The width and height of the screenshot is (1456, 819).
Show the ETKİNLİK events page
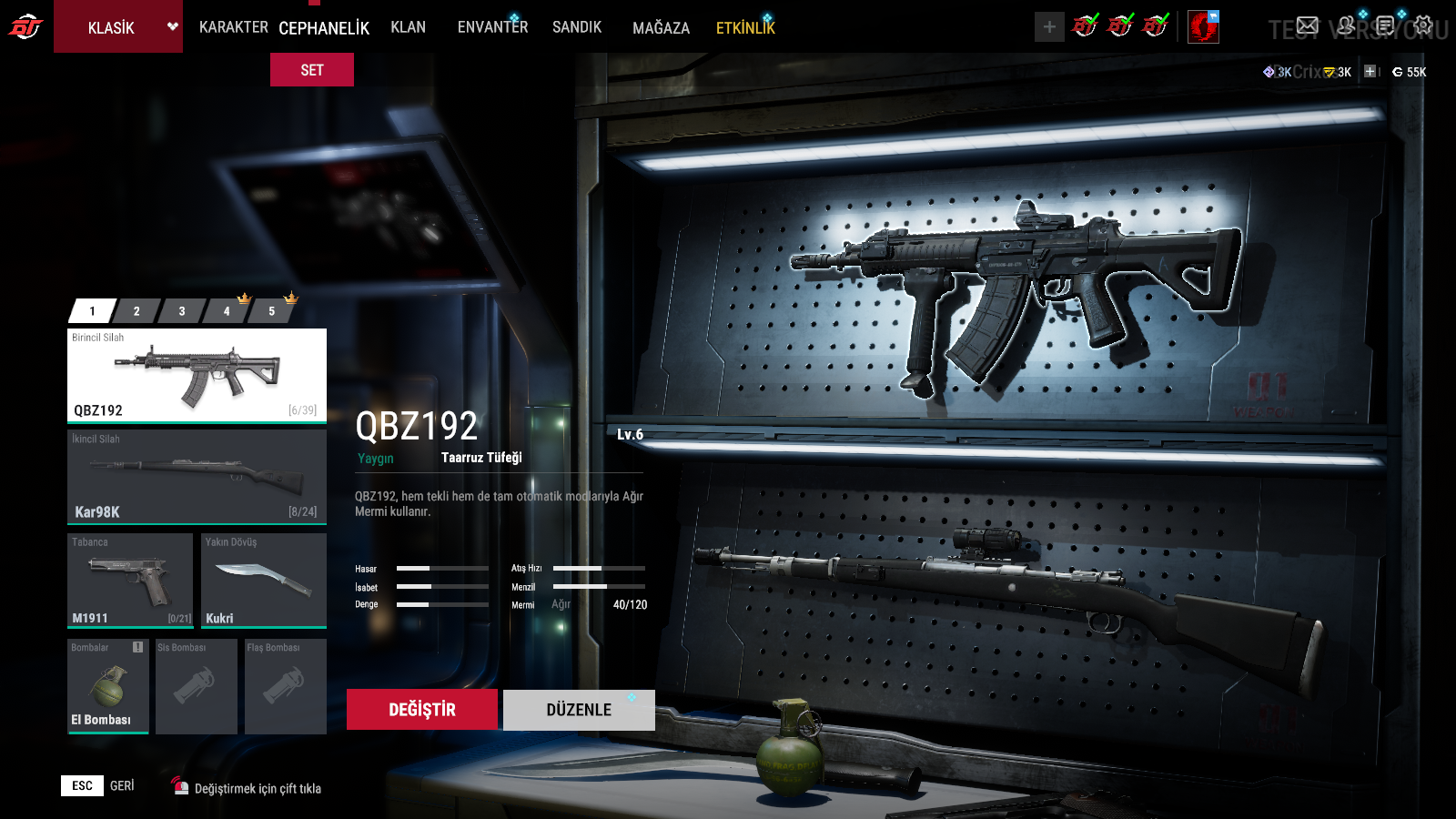(x=745, y=28)
